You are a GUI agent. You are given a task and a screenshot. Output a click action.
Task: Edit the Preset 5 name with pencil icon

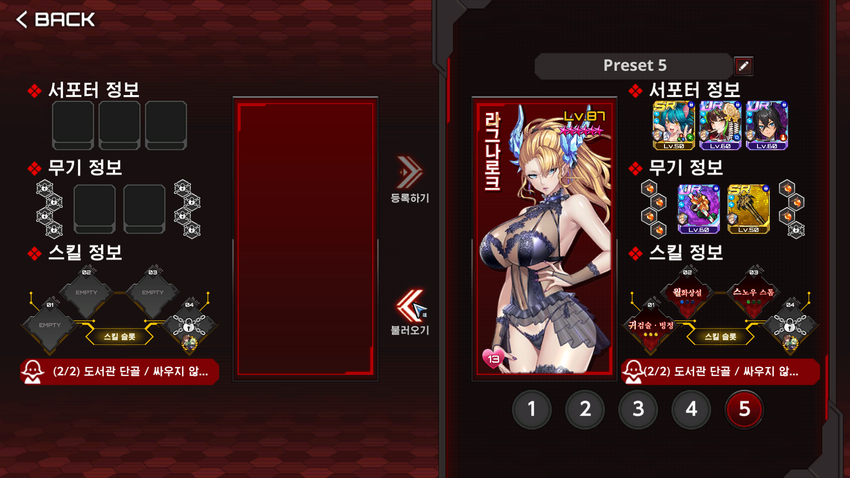743,66
